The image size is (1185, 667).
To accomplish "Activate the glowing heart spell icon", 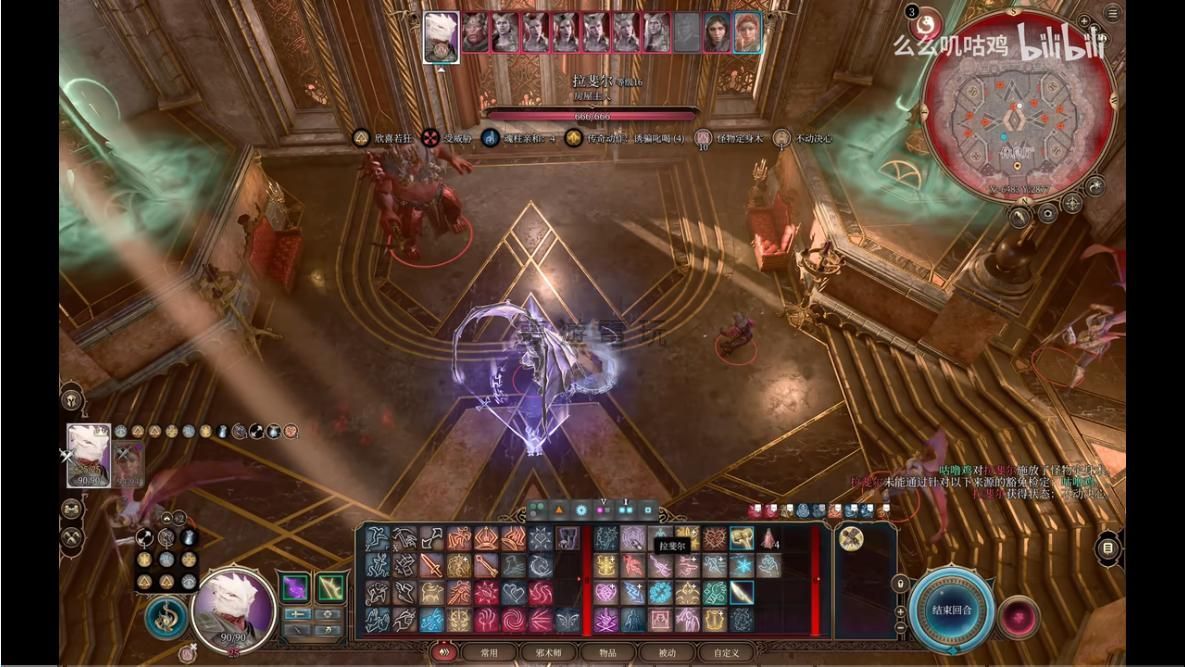I will pyautogui.click(x=606, y=593).
